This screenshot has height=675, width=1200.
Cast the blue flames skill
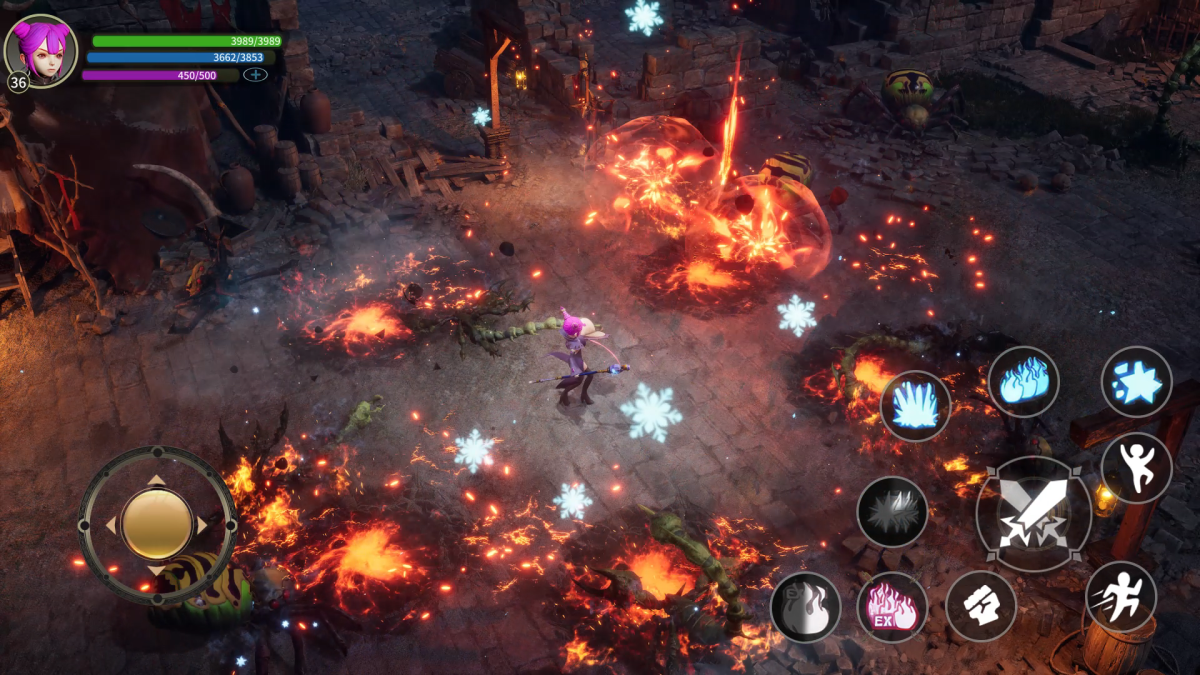[1023, 381]
